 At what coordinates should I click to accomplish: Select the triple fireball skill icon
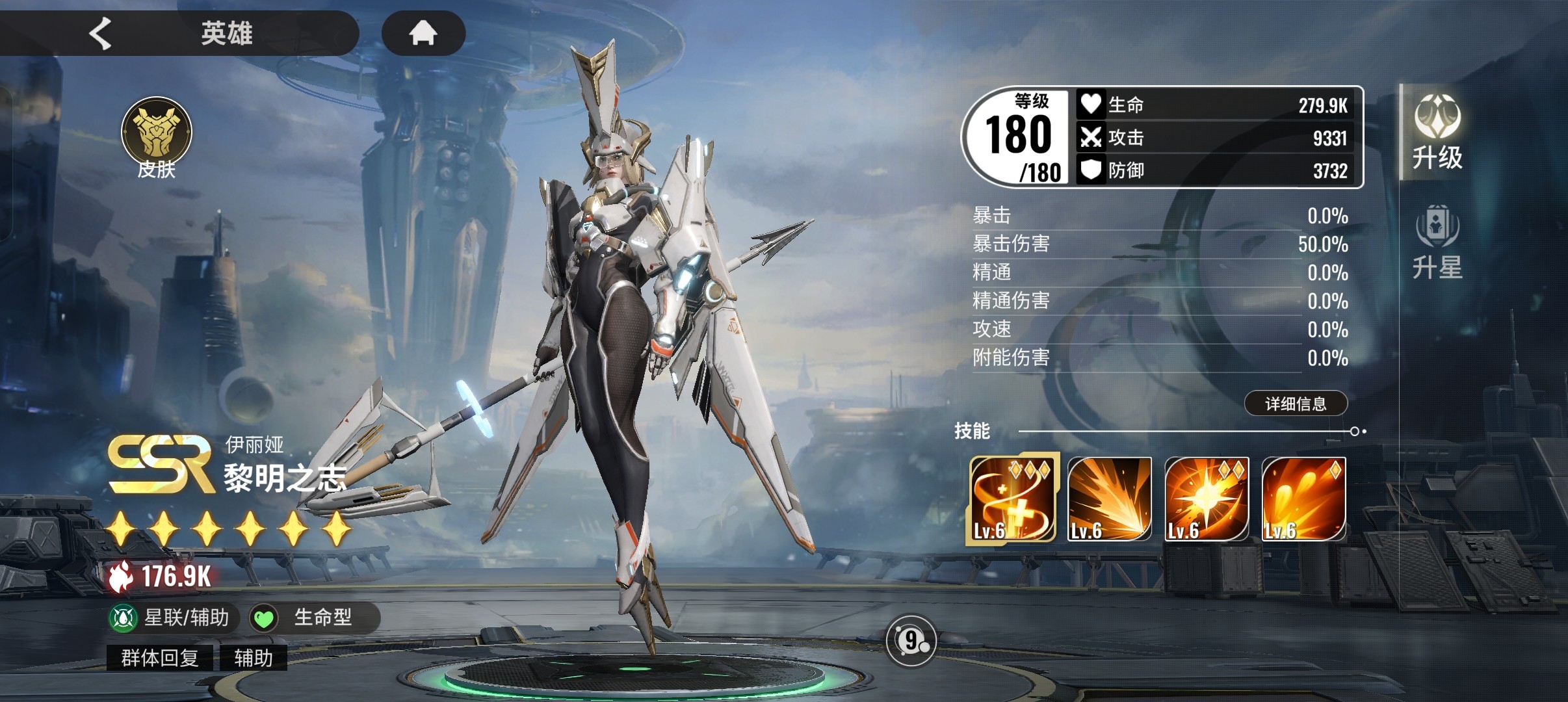[x=1303, y=499]
